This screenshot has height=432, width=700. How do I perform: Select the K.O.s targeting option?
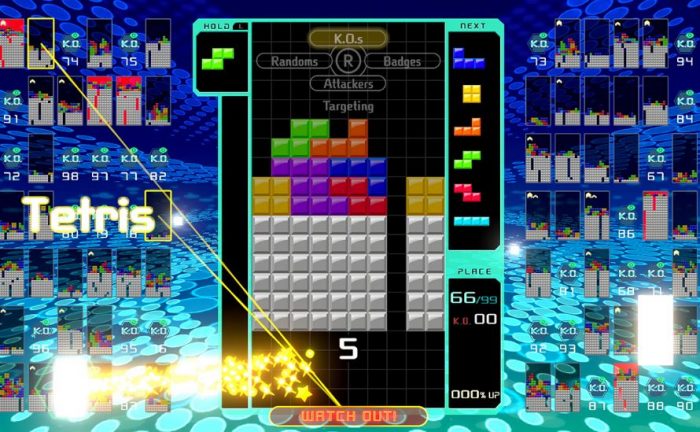point(347,38)
